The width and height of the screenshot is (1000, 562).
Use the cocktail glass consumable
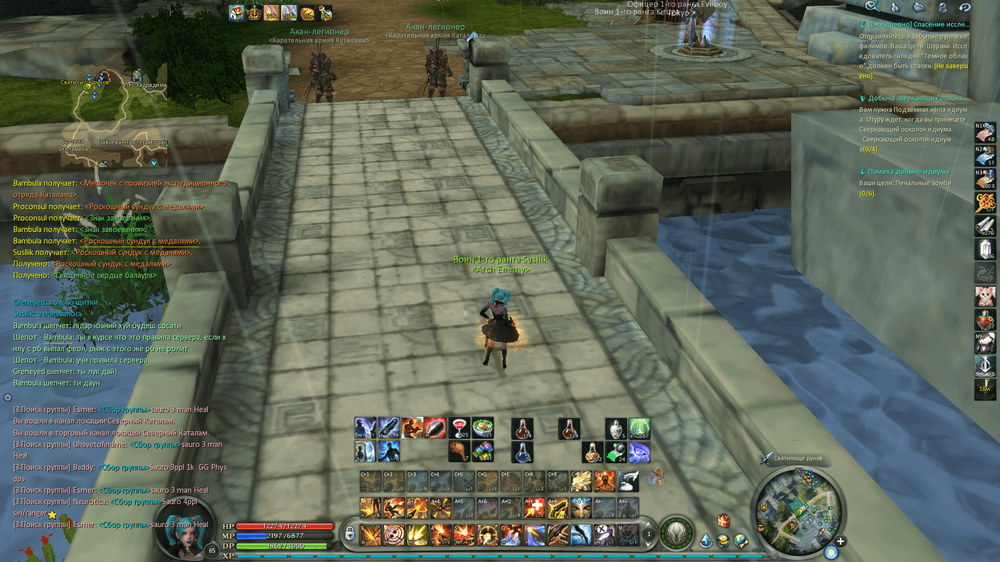pos(460,428)
